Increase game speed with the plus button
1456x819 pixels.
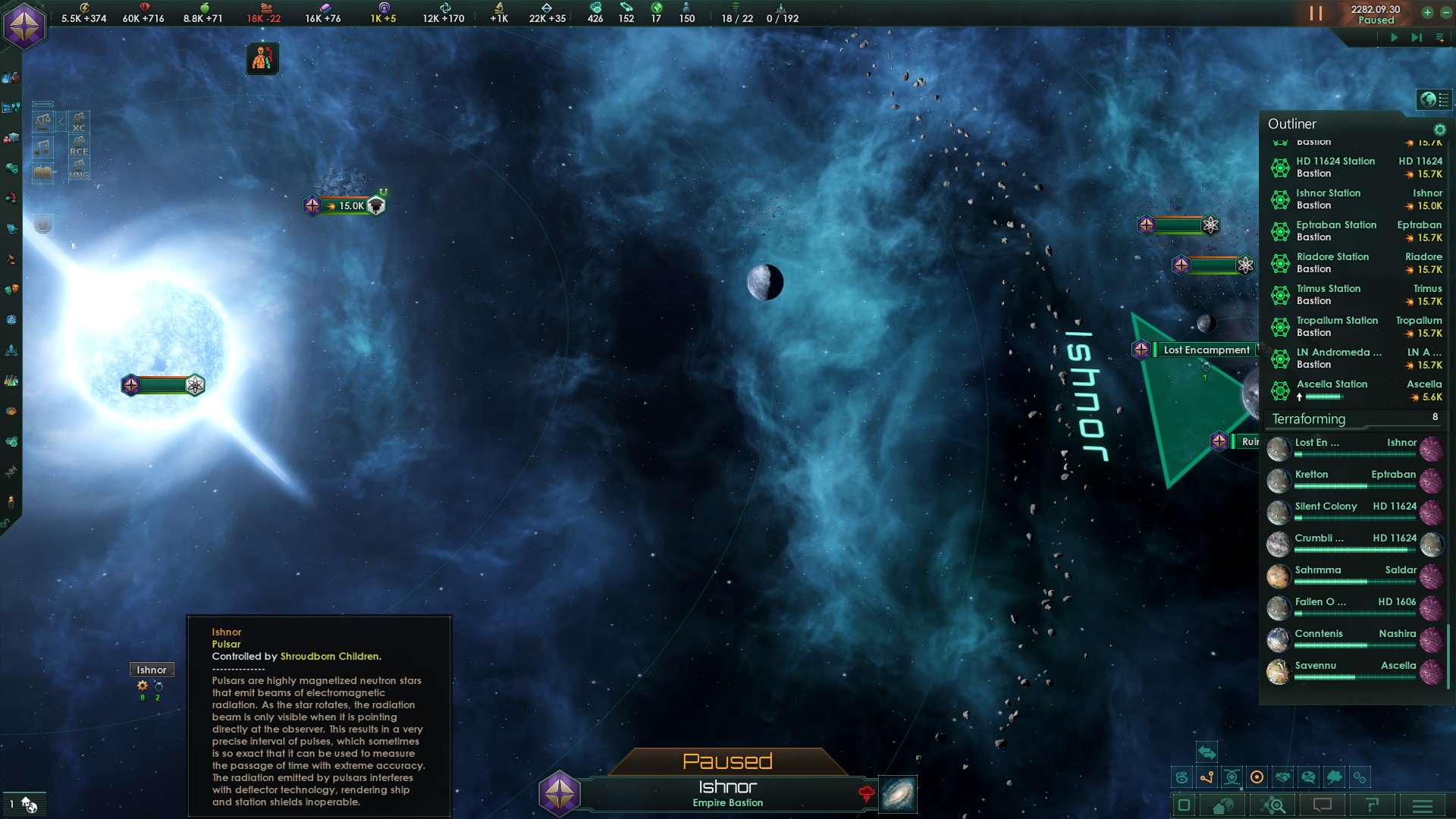tap(1427, 12)
